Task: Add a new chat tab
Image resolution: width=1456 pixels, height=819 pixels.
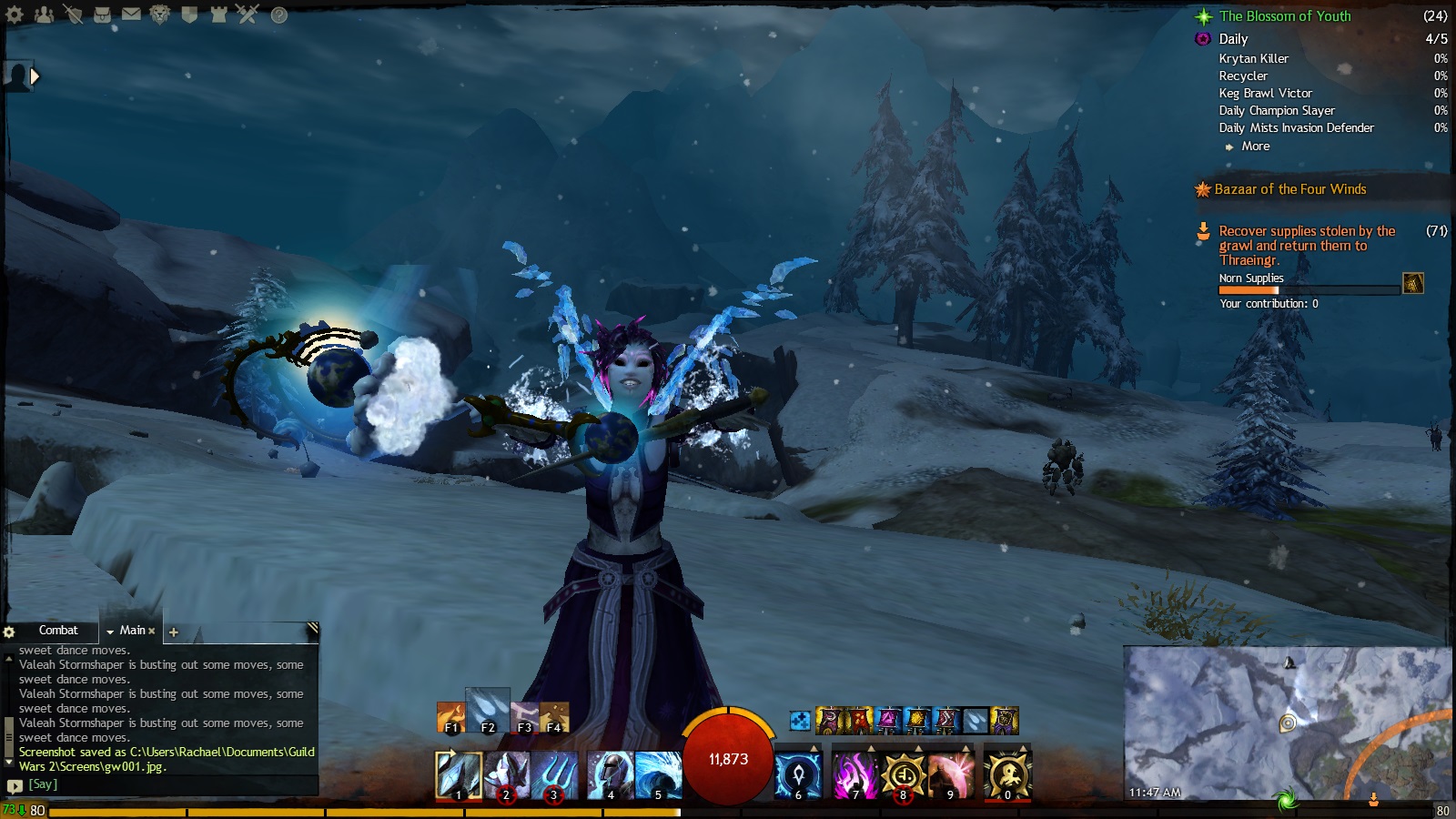Action: 174,632
